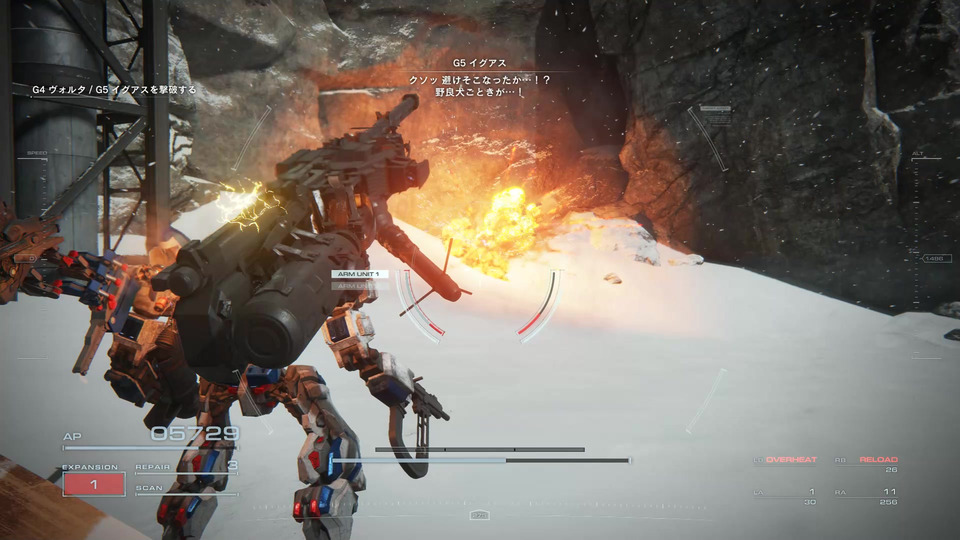Use a REPAIR kit

point(187,466)
